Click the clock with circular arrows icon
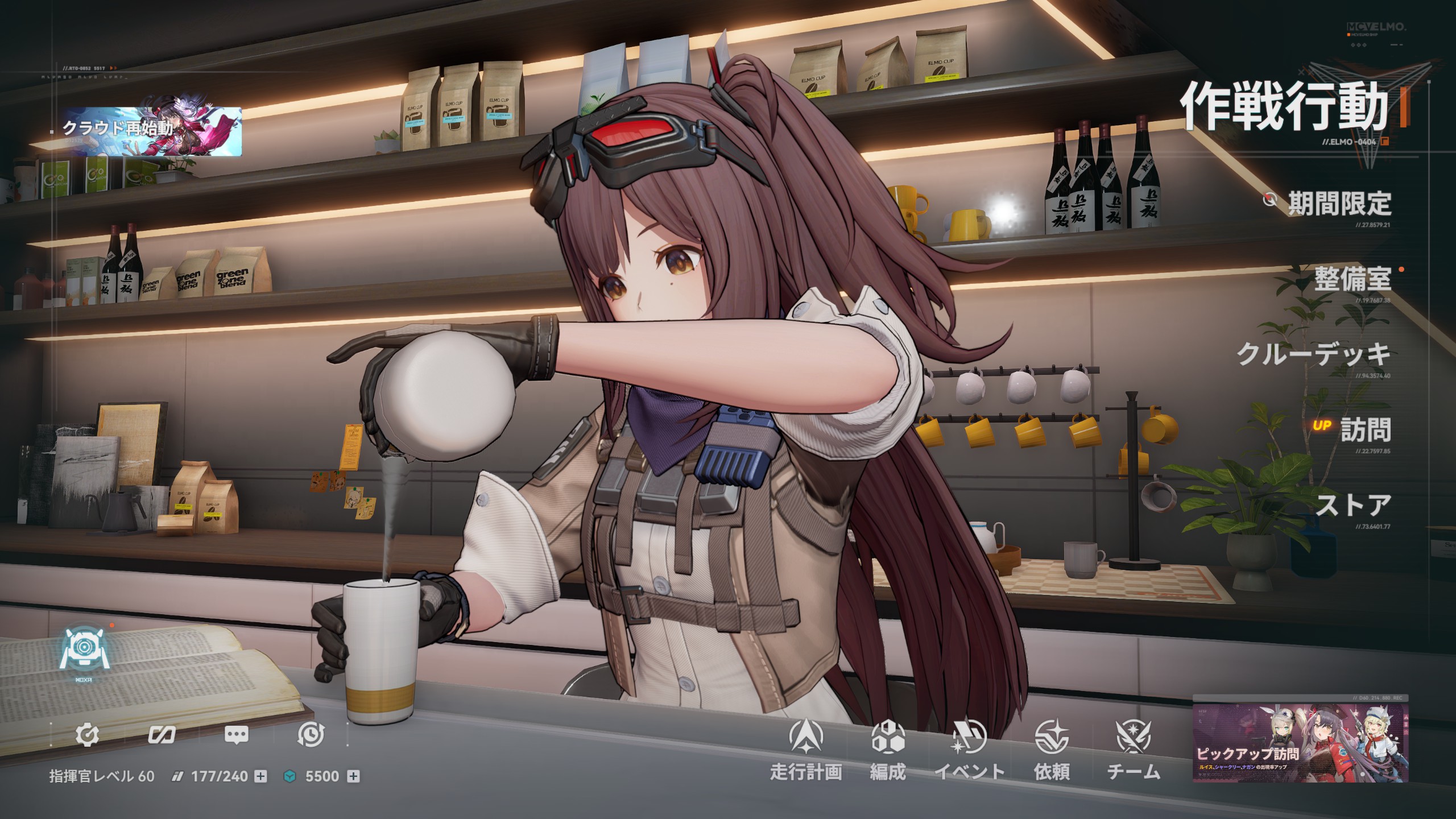The height and width of the screenshot is (819, 1456). 311,735
